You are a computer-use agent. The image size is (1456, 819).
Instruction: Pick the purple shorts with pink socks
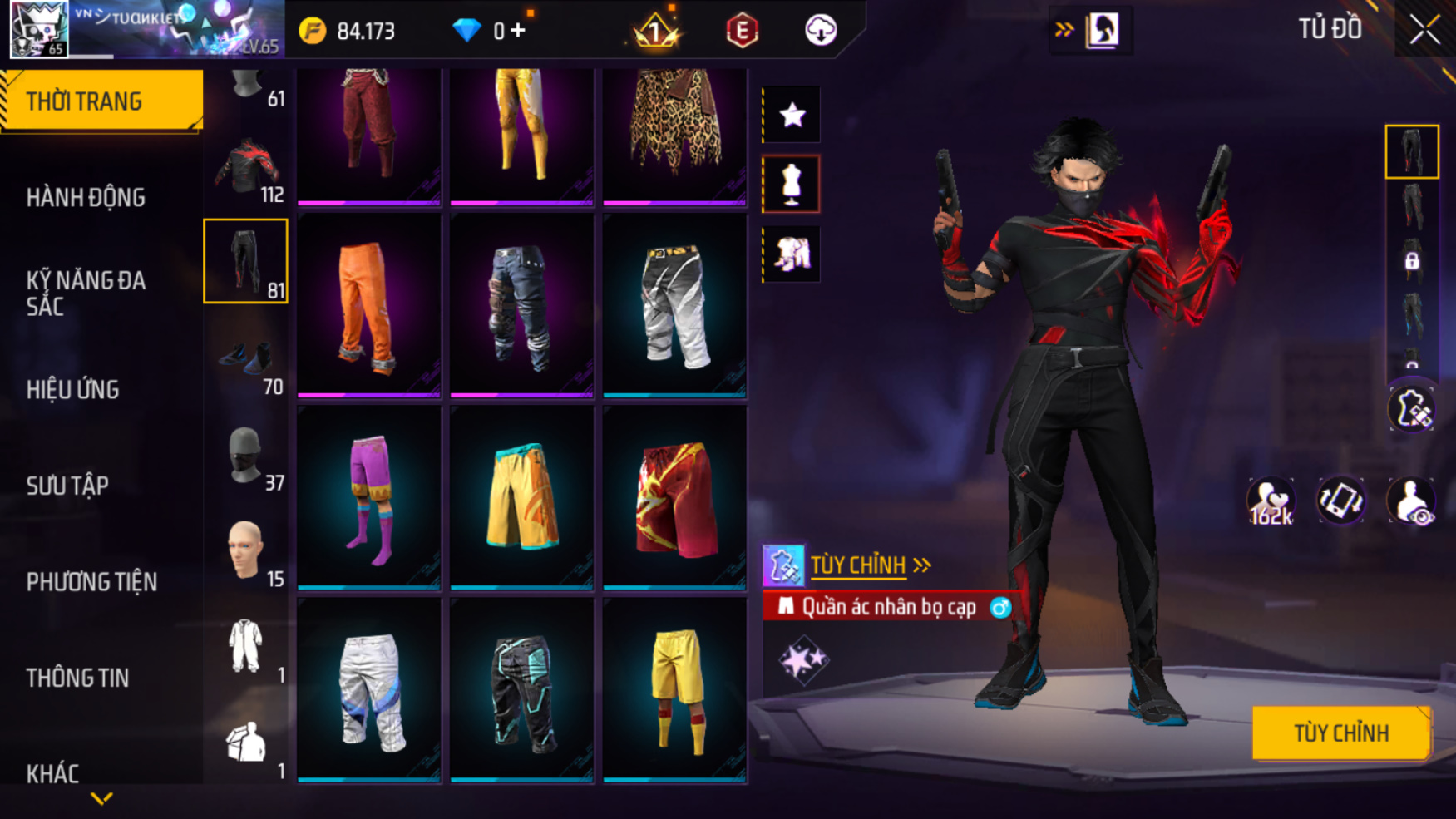(x=368, y=497)
